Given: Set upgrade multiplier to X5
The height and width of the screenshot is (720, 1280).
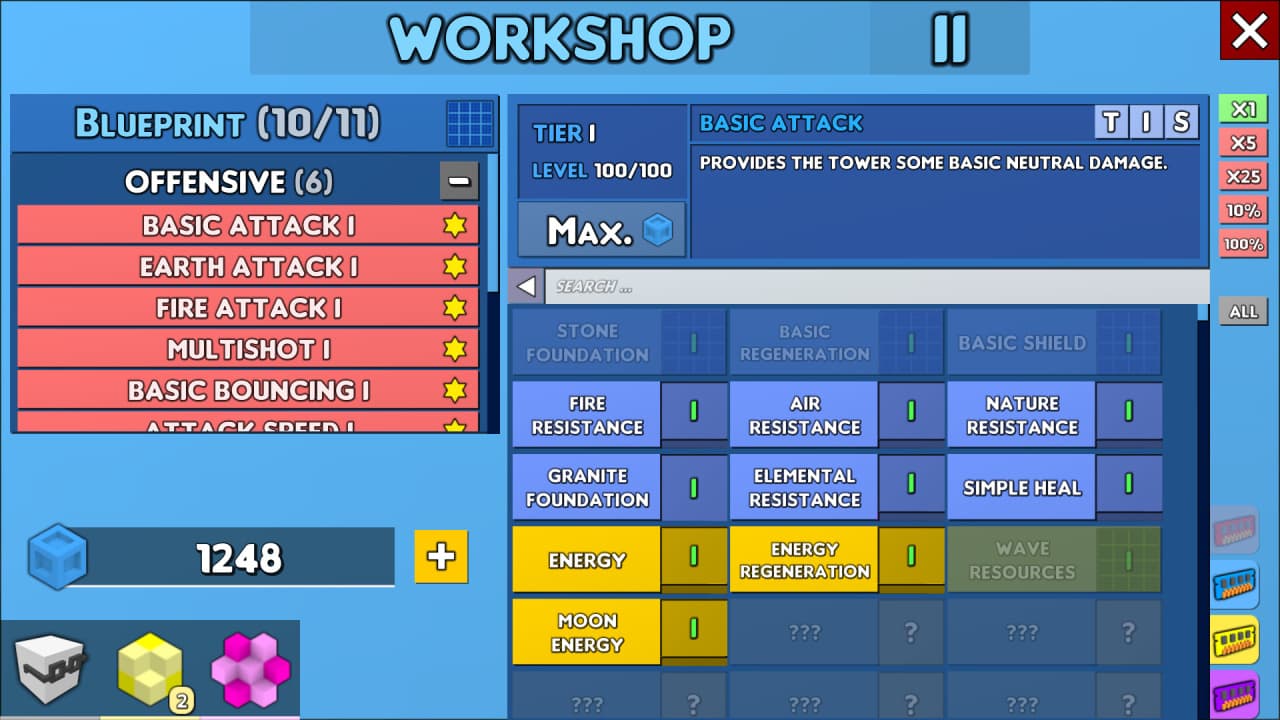Looking at the screenshot, I should [1243, 143].
